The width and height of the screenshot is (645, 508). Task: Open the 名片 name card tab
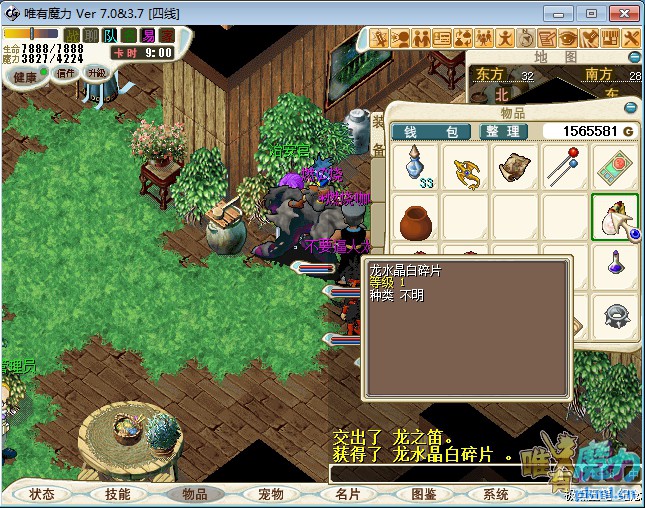[348, 494]
